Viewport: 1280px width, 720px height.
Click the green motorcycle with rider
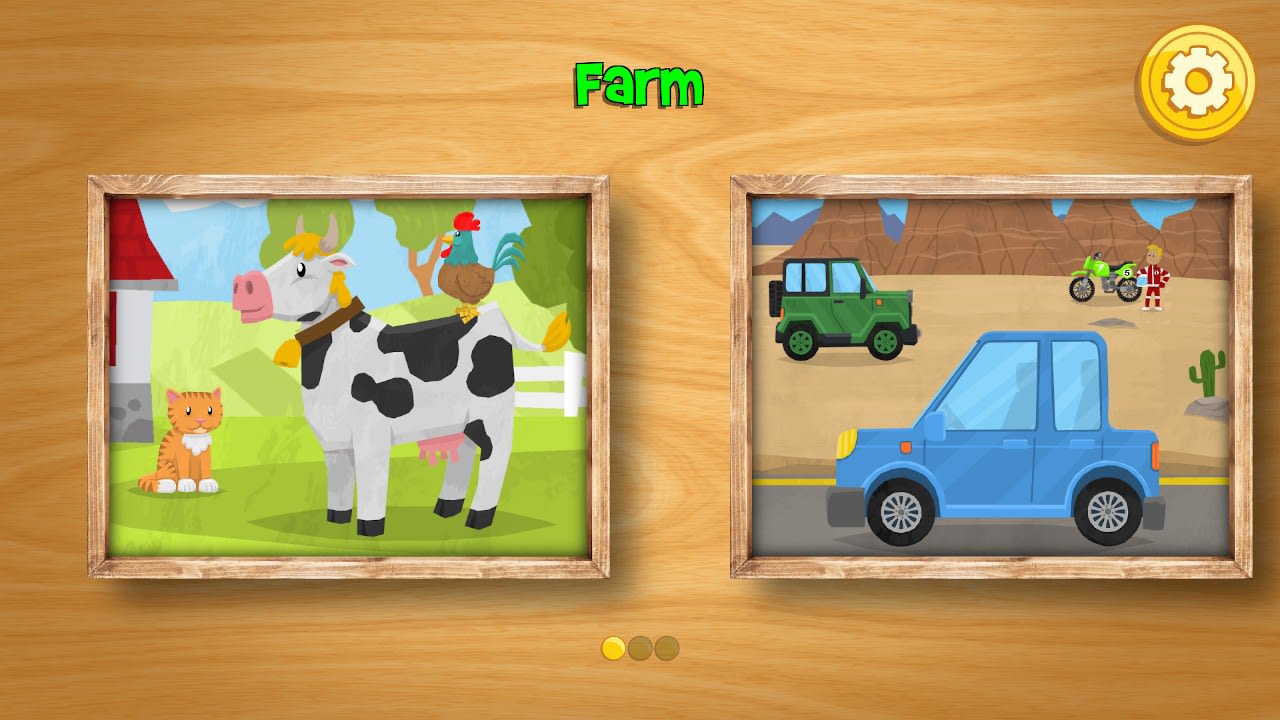[1100, 280]
